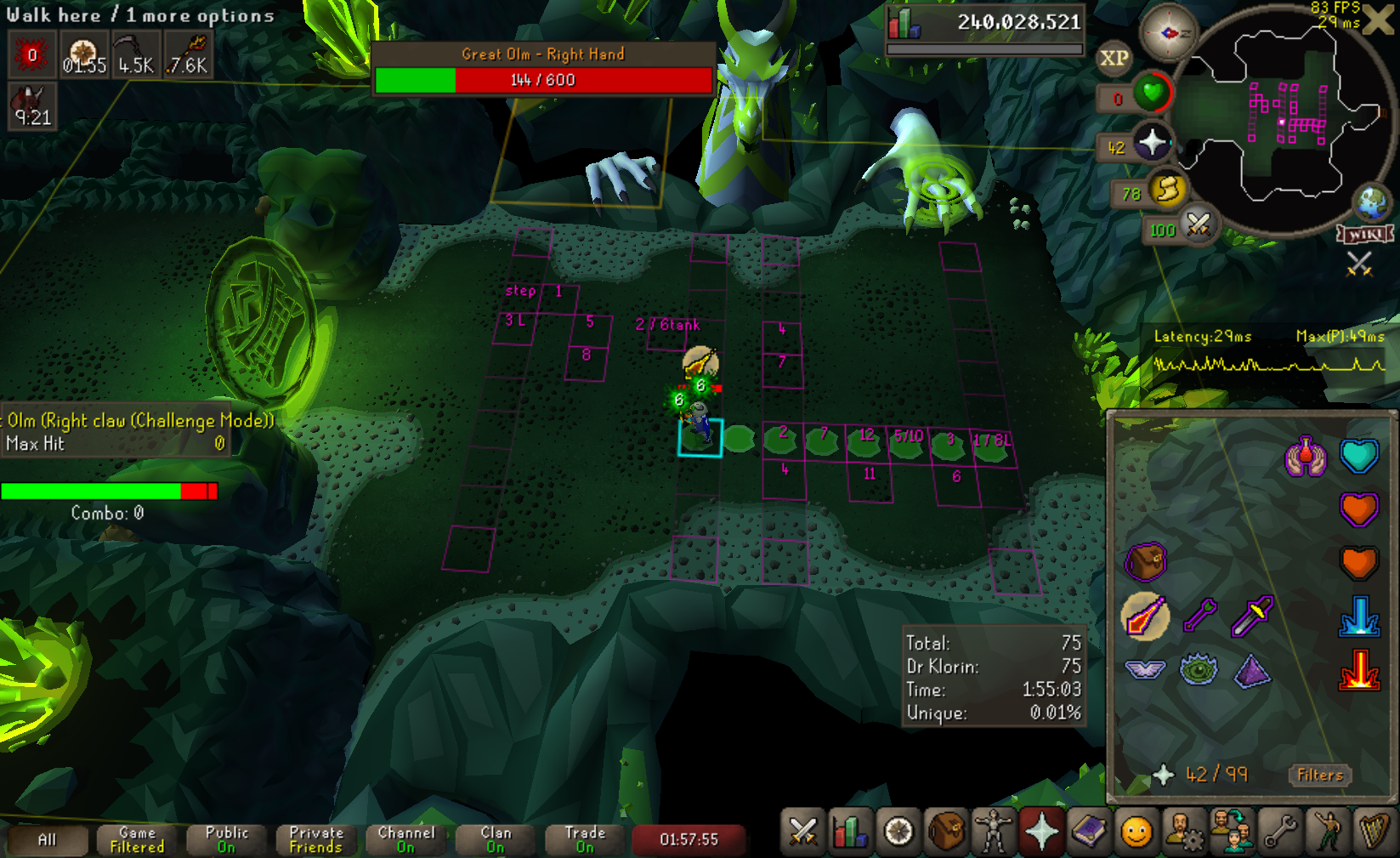Activate the special attack orb
The width and height of the screenshot is (1400, 858).
(1198, 225)
